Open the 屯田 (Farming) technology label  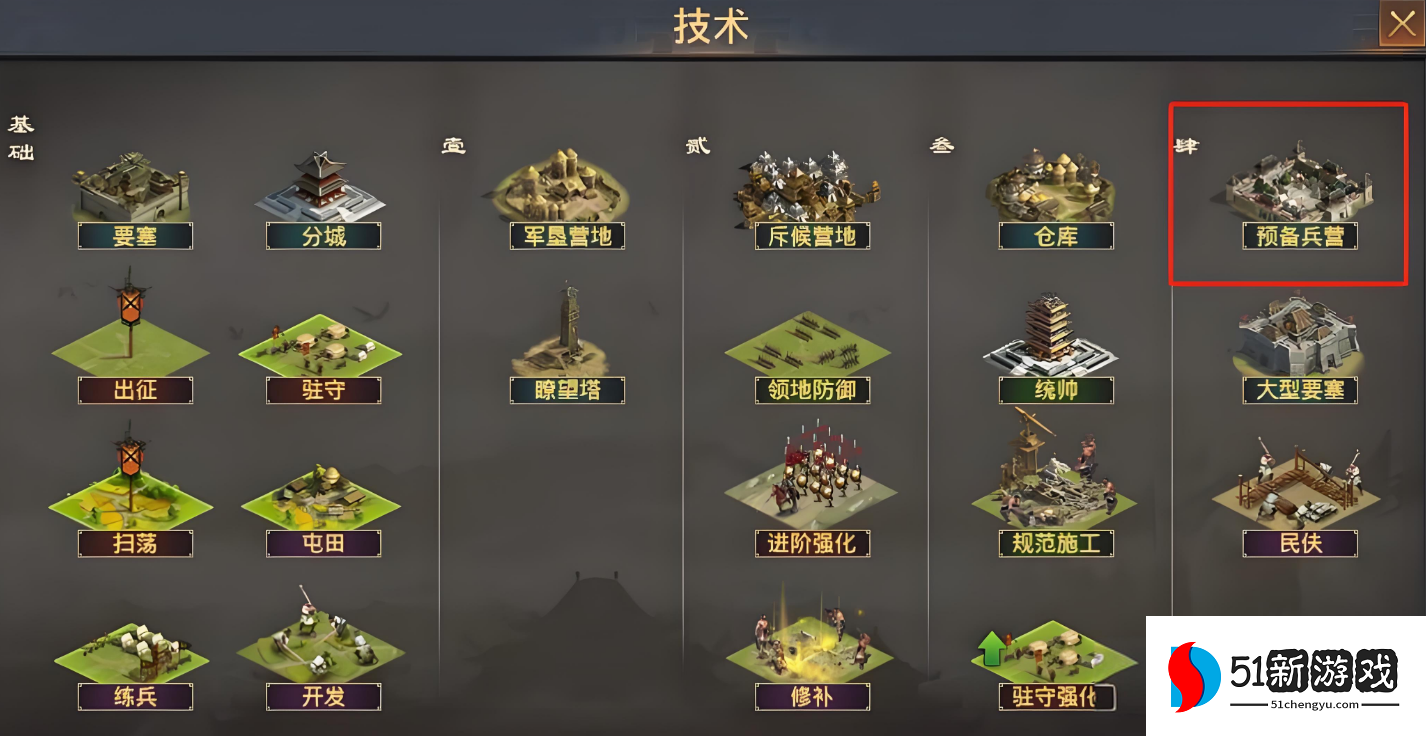tap(323, 544)
